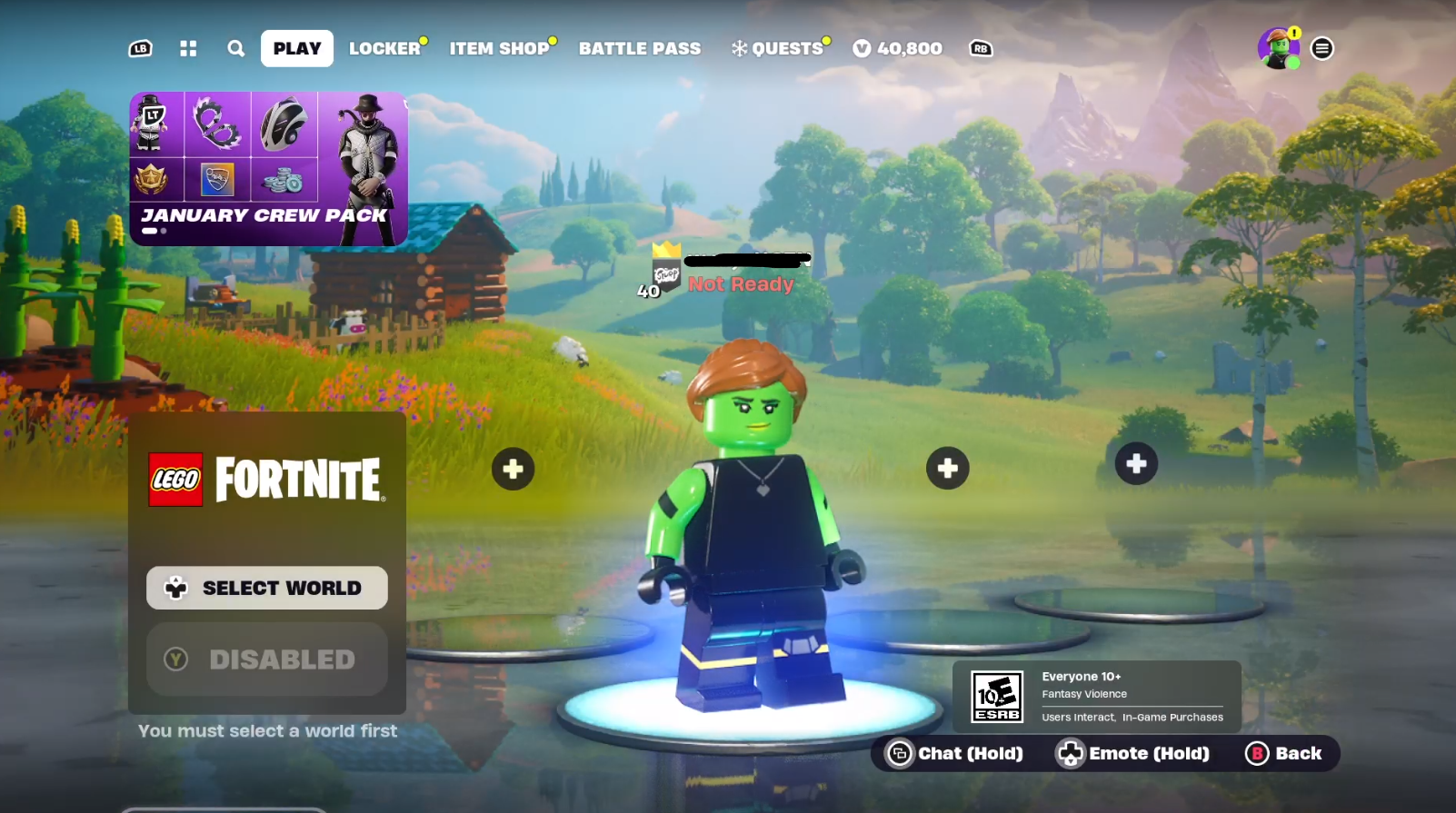Open the Chat option
The height and width of the screenshot is (813, 1456).
pyautogui.click(x=955, y=754)
